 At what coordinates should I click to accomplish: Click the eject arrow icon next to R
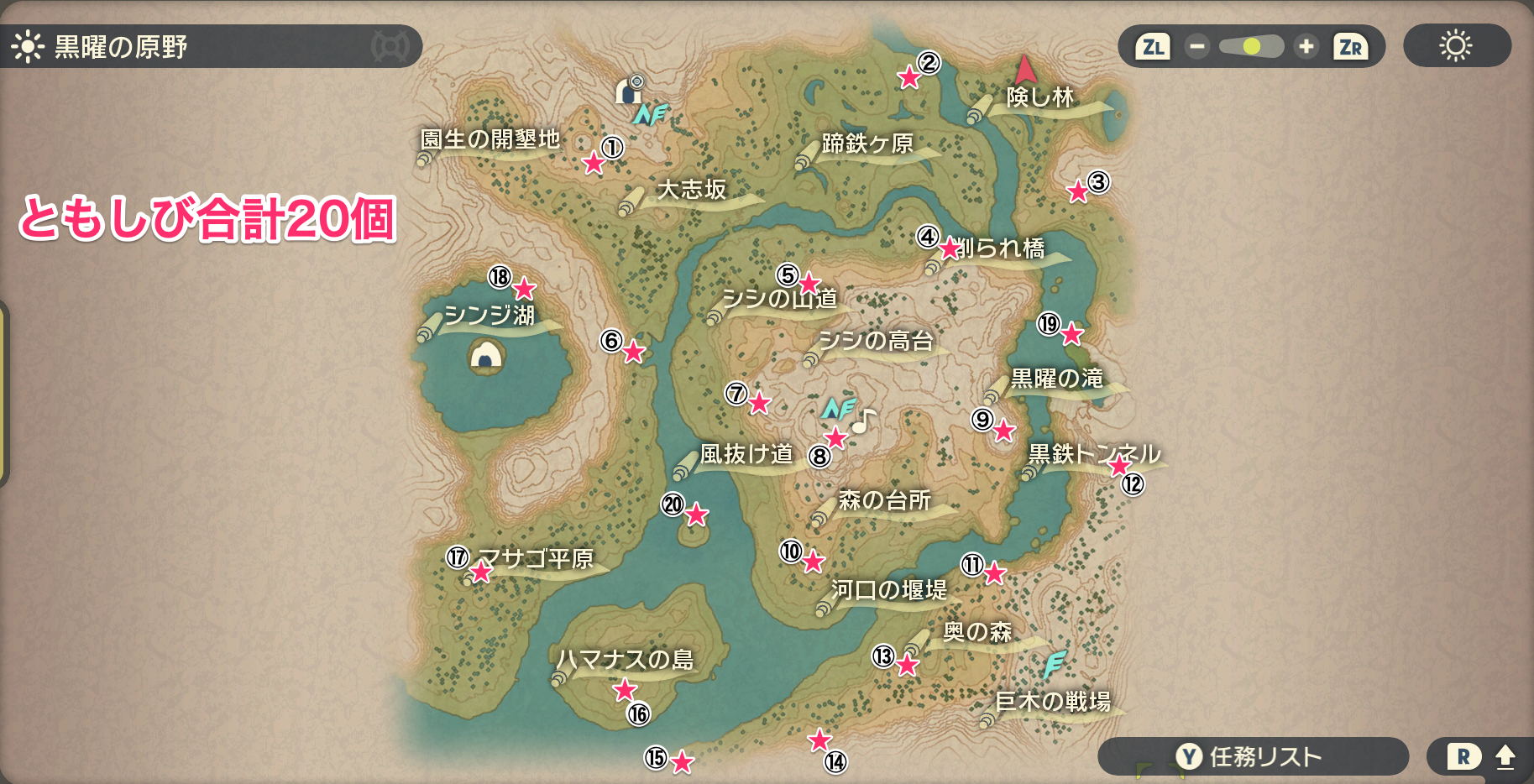coord(1507,755)
